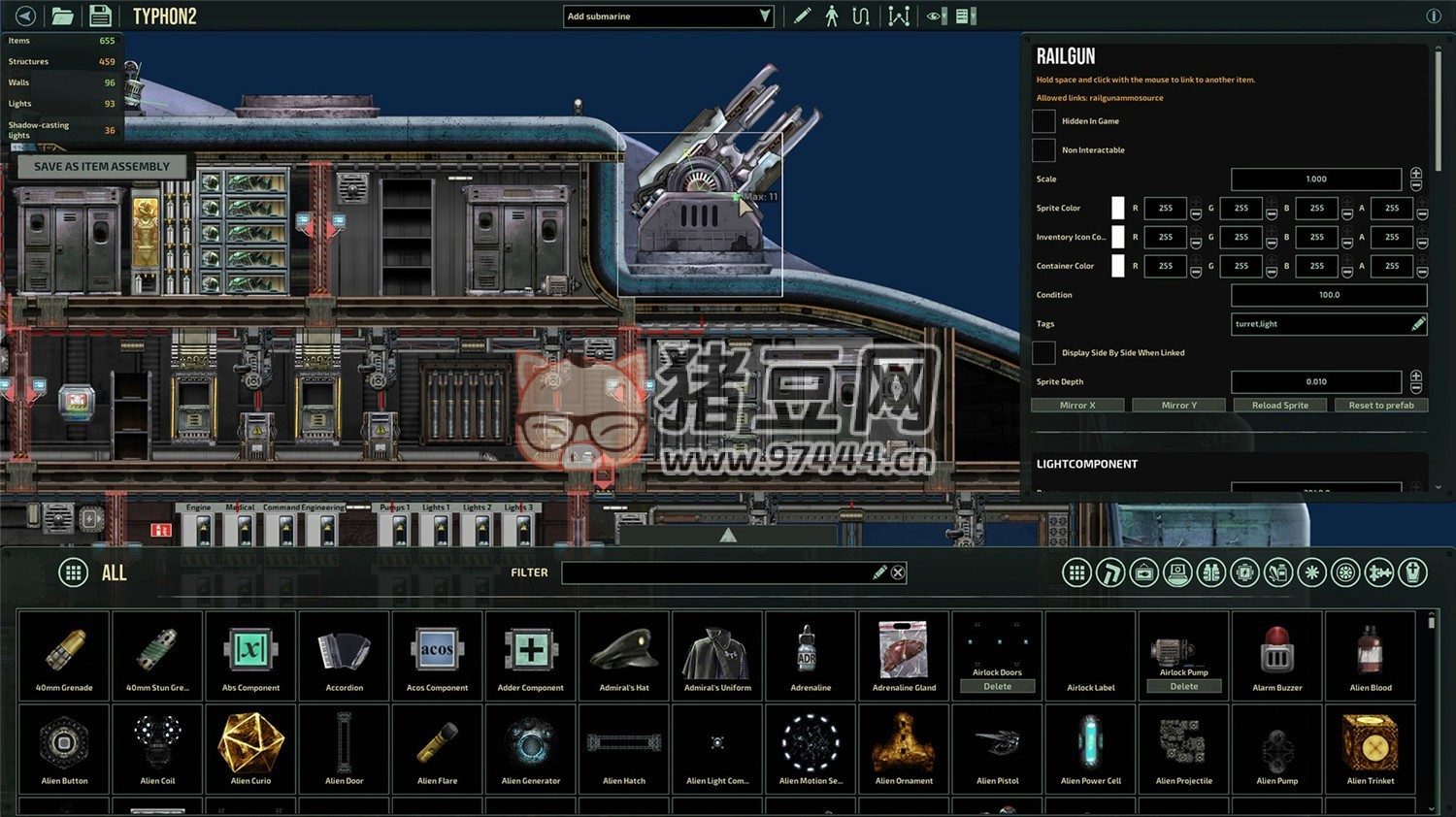Click Save As Item Assembly button
This screenshot has height=817, width=1456.
(x=101, y=167)
